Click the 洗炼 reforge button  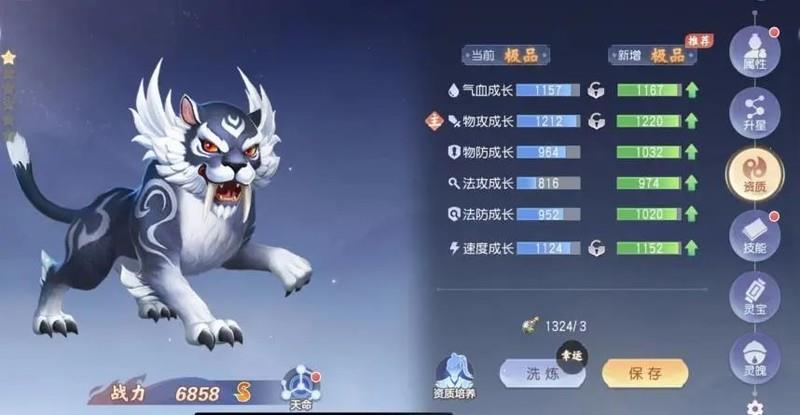541,373
